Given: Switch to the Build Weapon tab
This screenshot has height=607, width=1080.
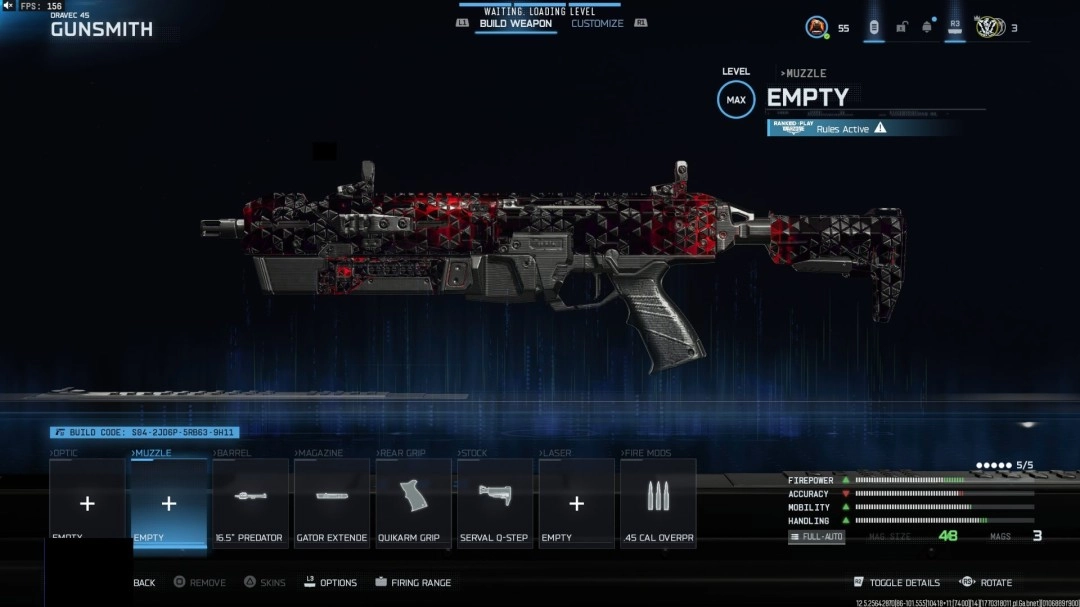Looking at the screenshot, I should pyautogui.click(x=515, y=24).
